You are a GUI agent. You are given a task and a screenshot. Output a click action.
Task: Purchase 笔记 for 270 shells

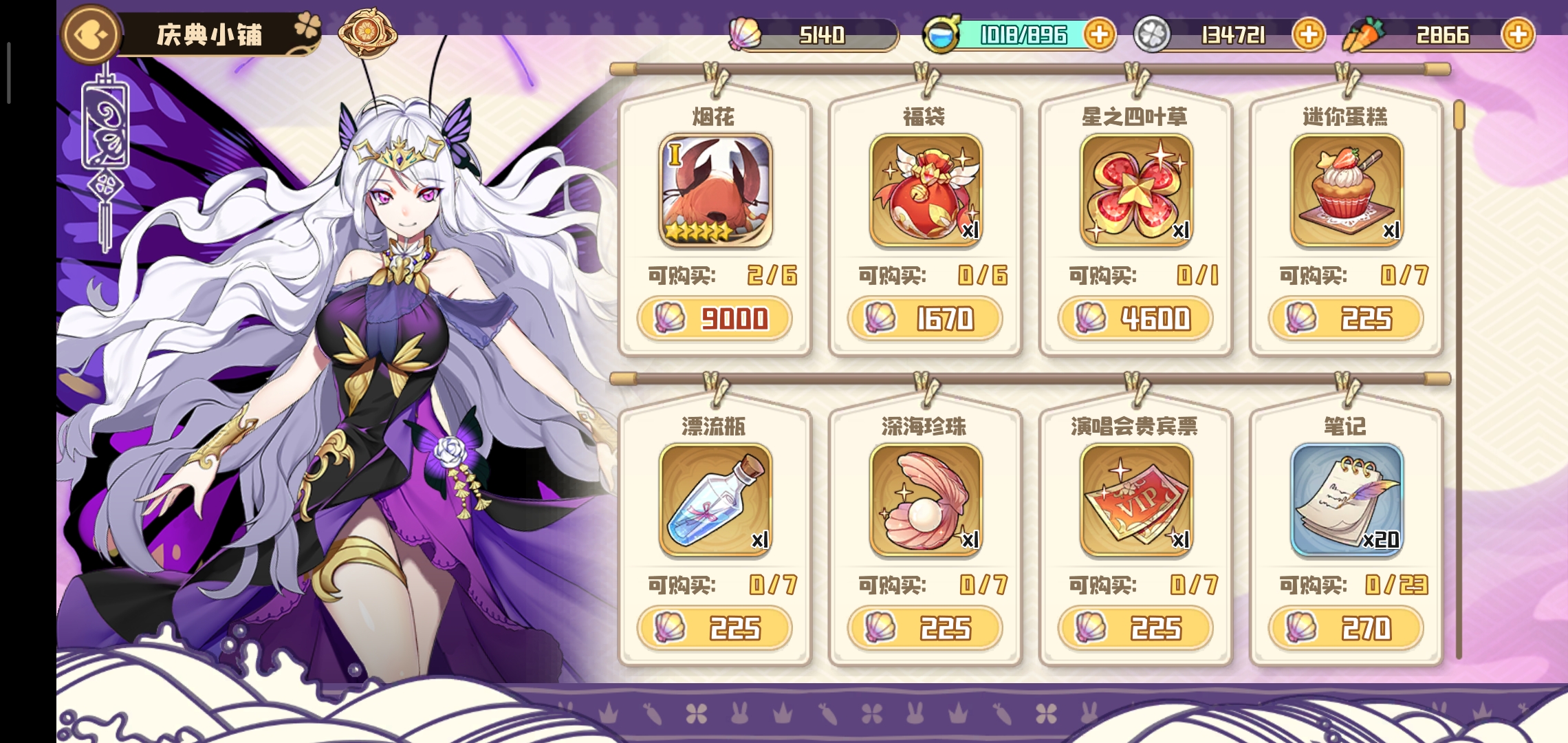(1346, 628)
